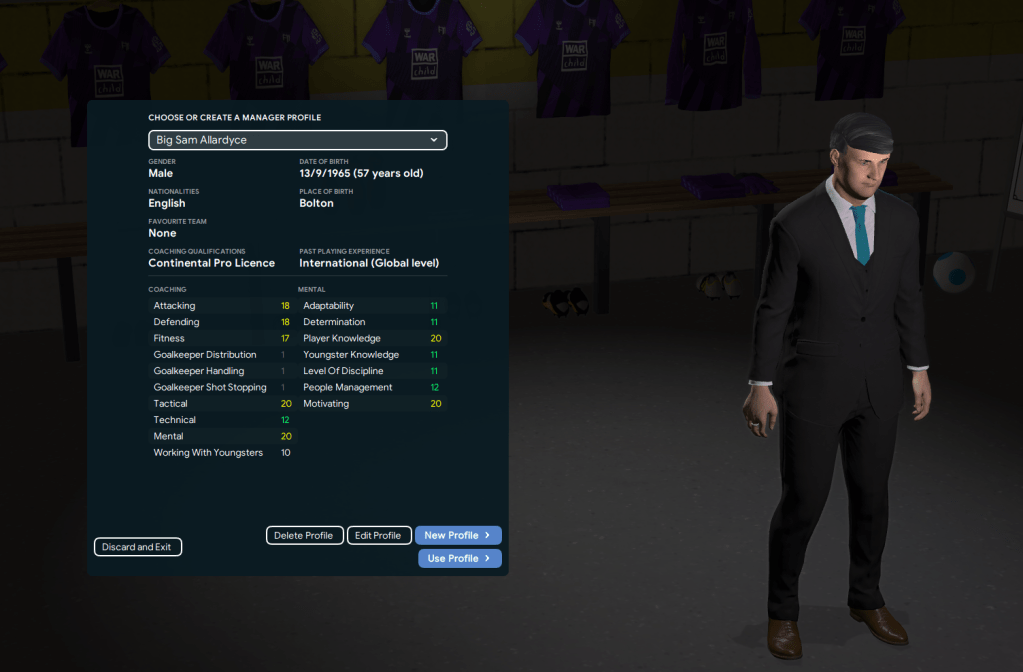Image resolution: width=1023 pixels, height=672 pixels.
Task: Open the manager profile dropdown
Action: click(x=297, y=140)
